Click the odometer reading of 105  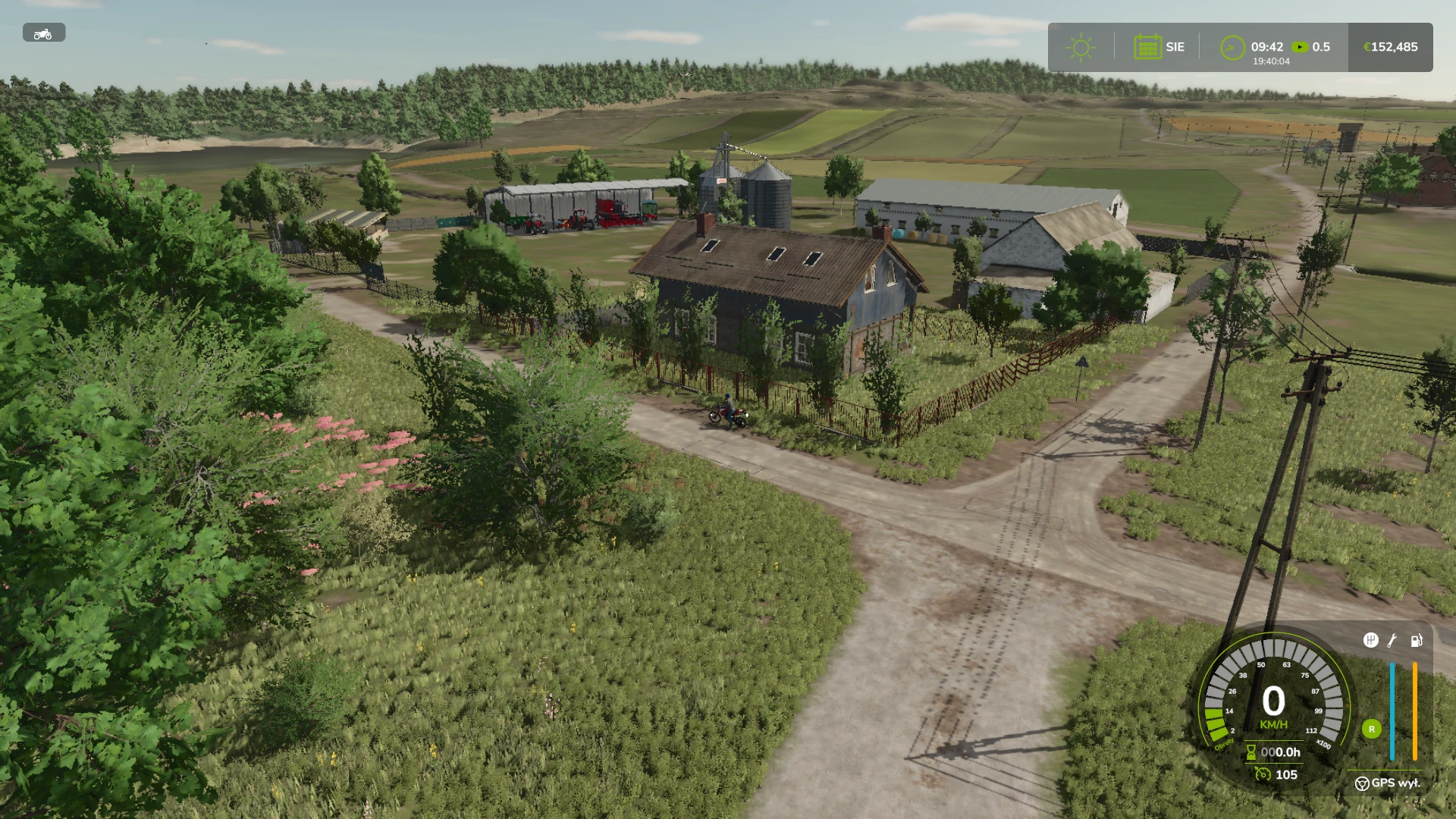(1287, 774)
